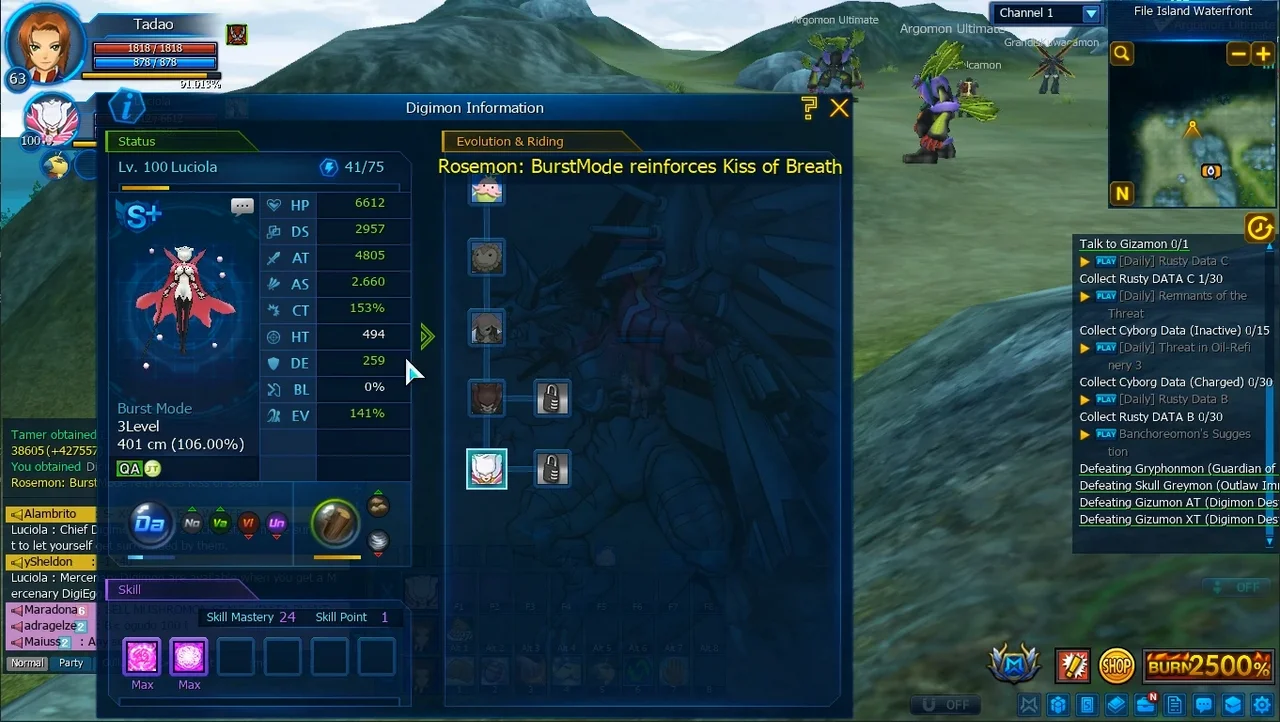Close the Digimon Information window
This screenshot has width=1280, height=722.
[839, 108]
